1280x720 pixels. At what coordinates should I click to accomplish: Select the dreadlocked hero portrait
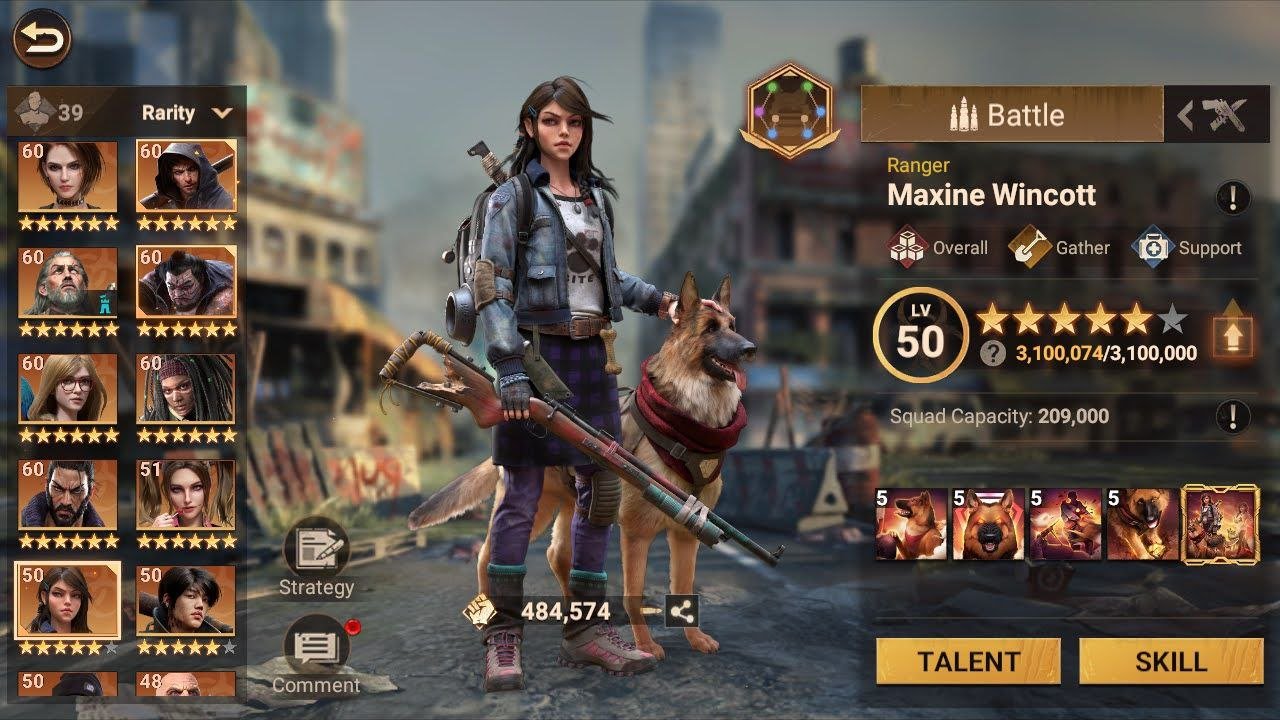(x=186, y=389)
